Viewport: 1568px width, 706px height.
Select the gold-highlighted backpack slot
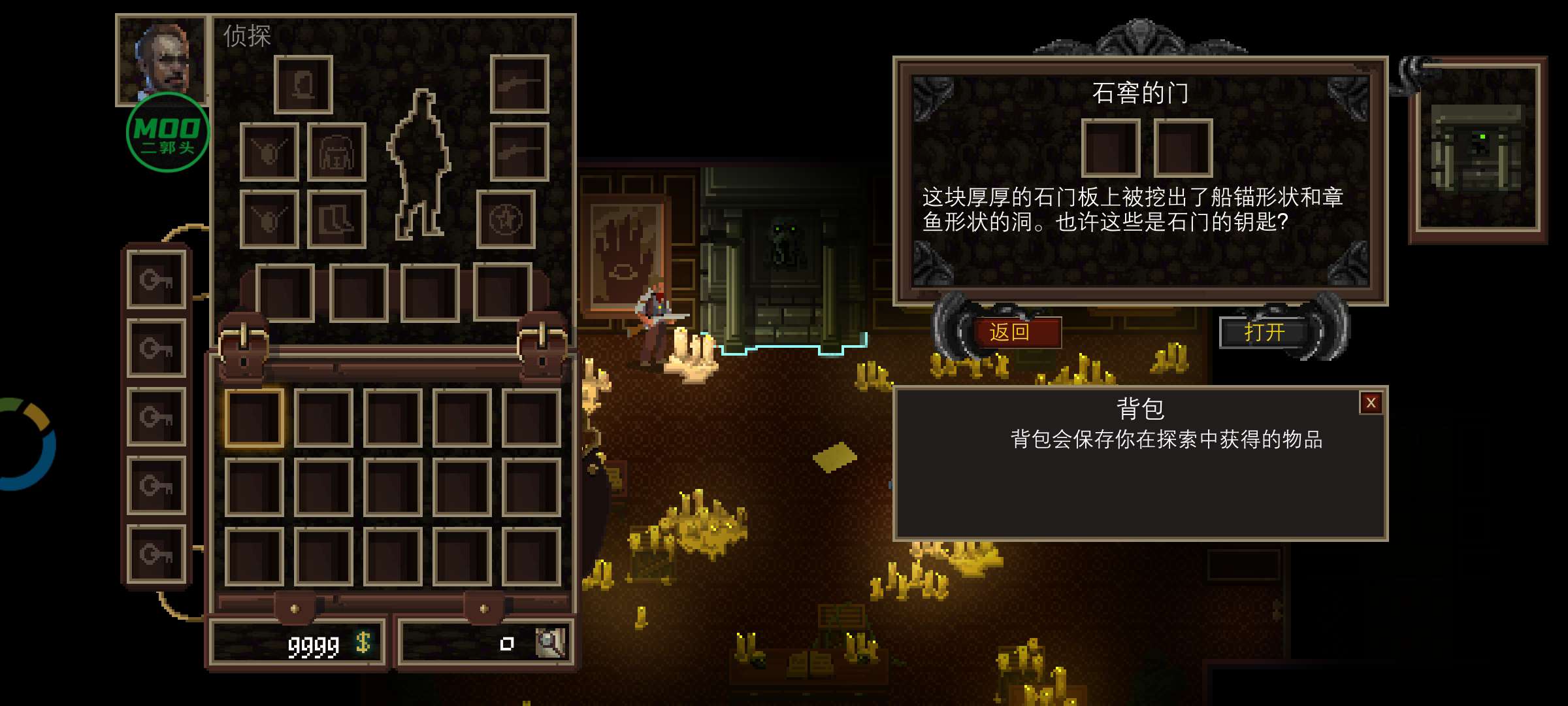pyautogui.click(x=254, y=418)
